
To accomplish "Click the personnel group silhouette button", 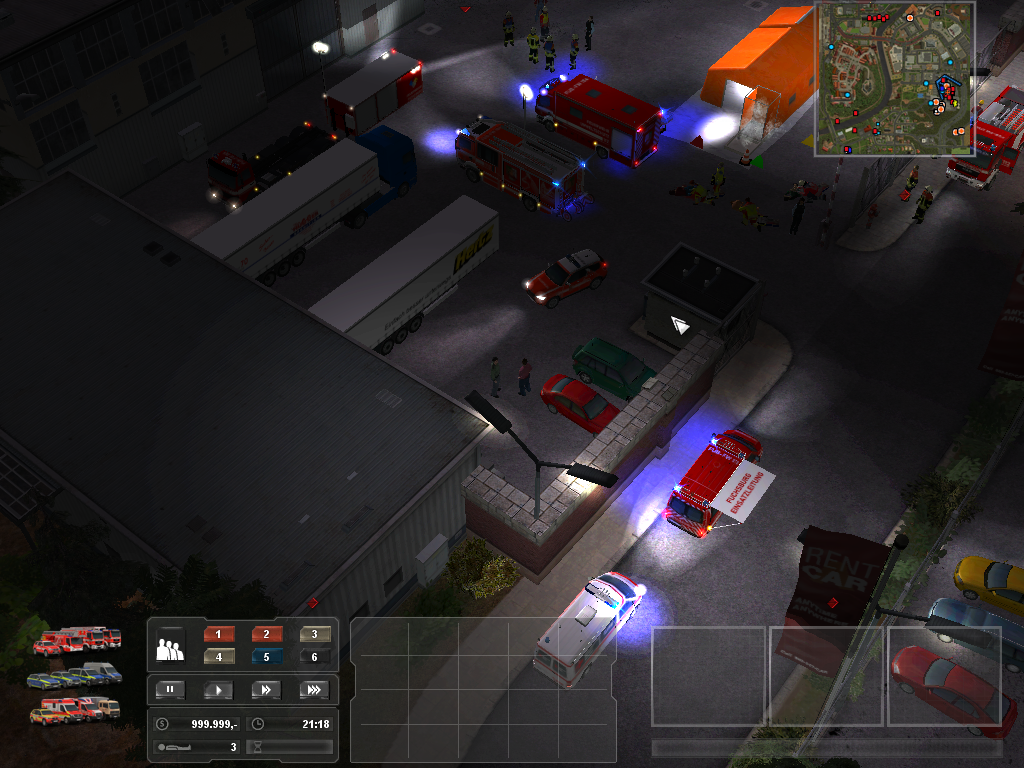I will pos(171,648).
